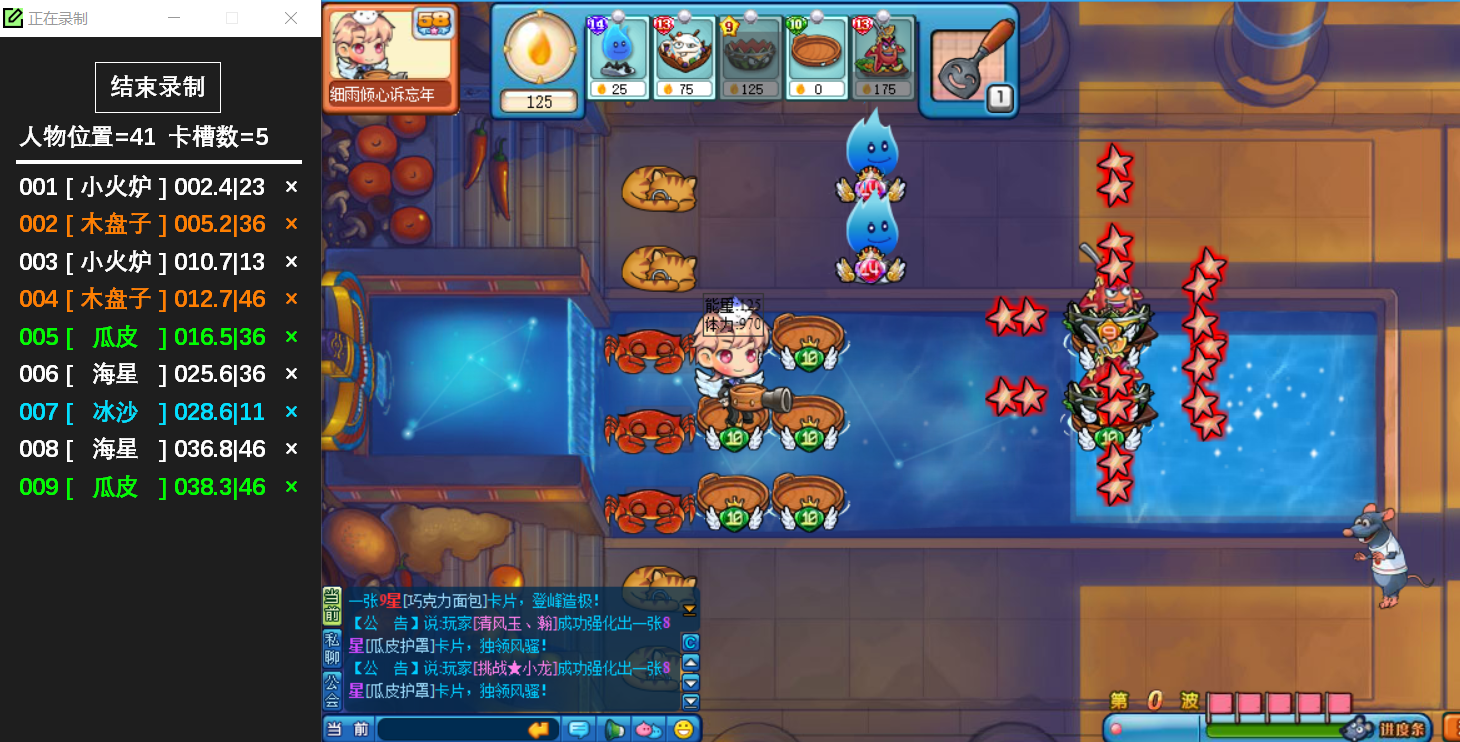
Task: Click the 结束录制 stop recording button
Action: click(x=158, y=87)
